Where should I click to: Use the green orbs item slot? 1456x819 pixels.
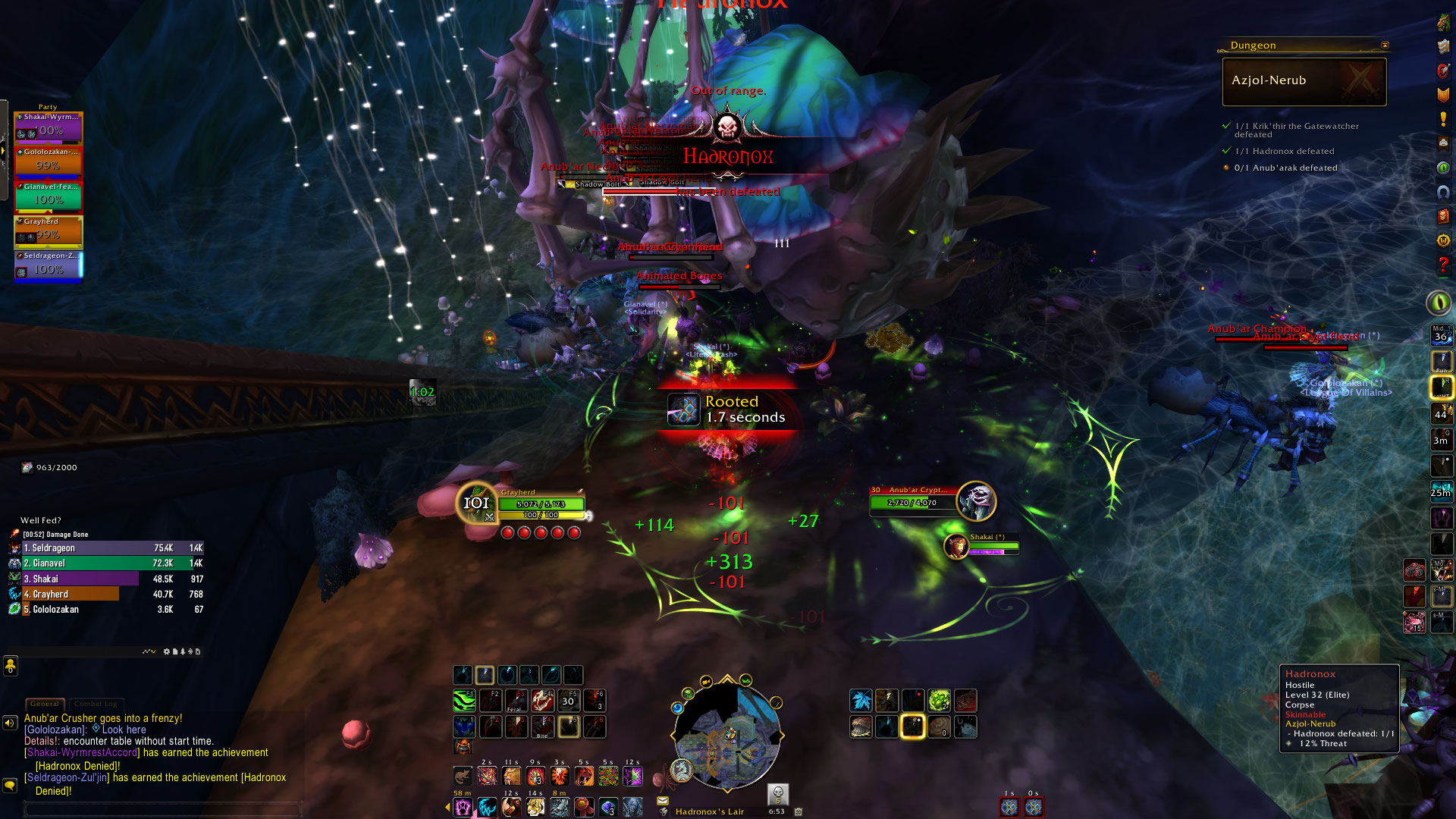pyautogui.click(x=939, y=701)
